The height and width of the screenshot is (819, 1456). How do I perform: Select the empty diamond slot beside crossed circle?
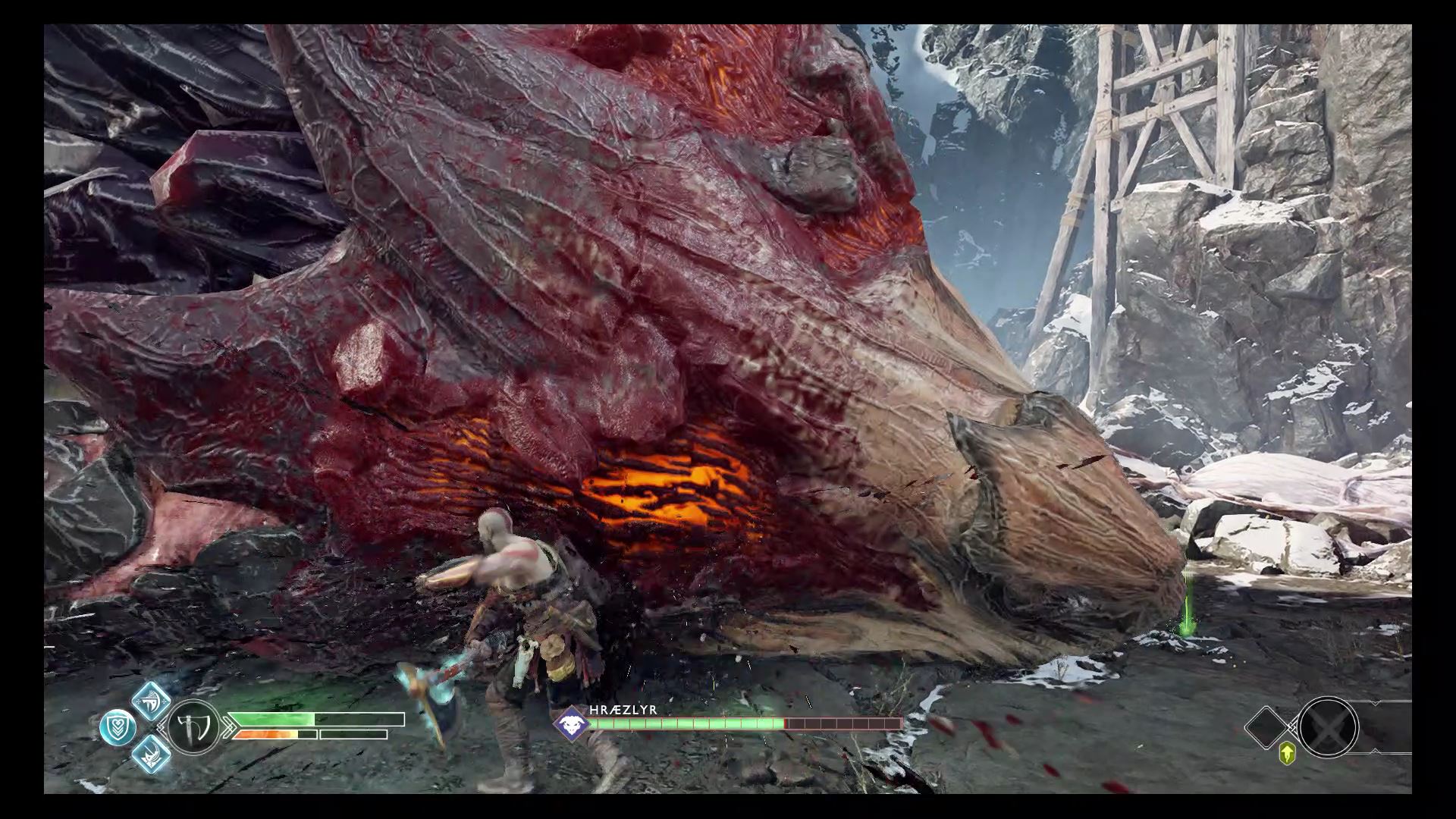point(1270,727)
